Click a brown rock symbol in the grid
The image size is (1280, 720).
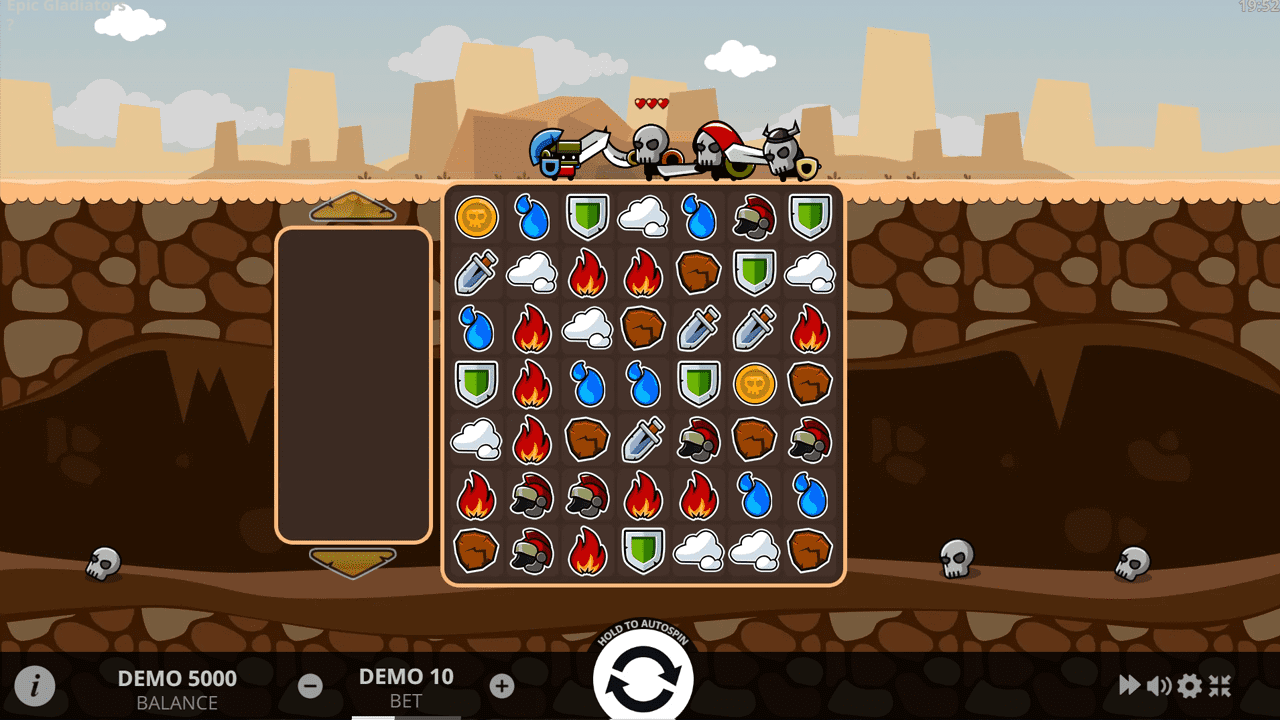(x=699, y=273)
